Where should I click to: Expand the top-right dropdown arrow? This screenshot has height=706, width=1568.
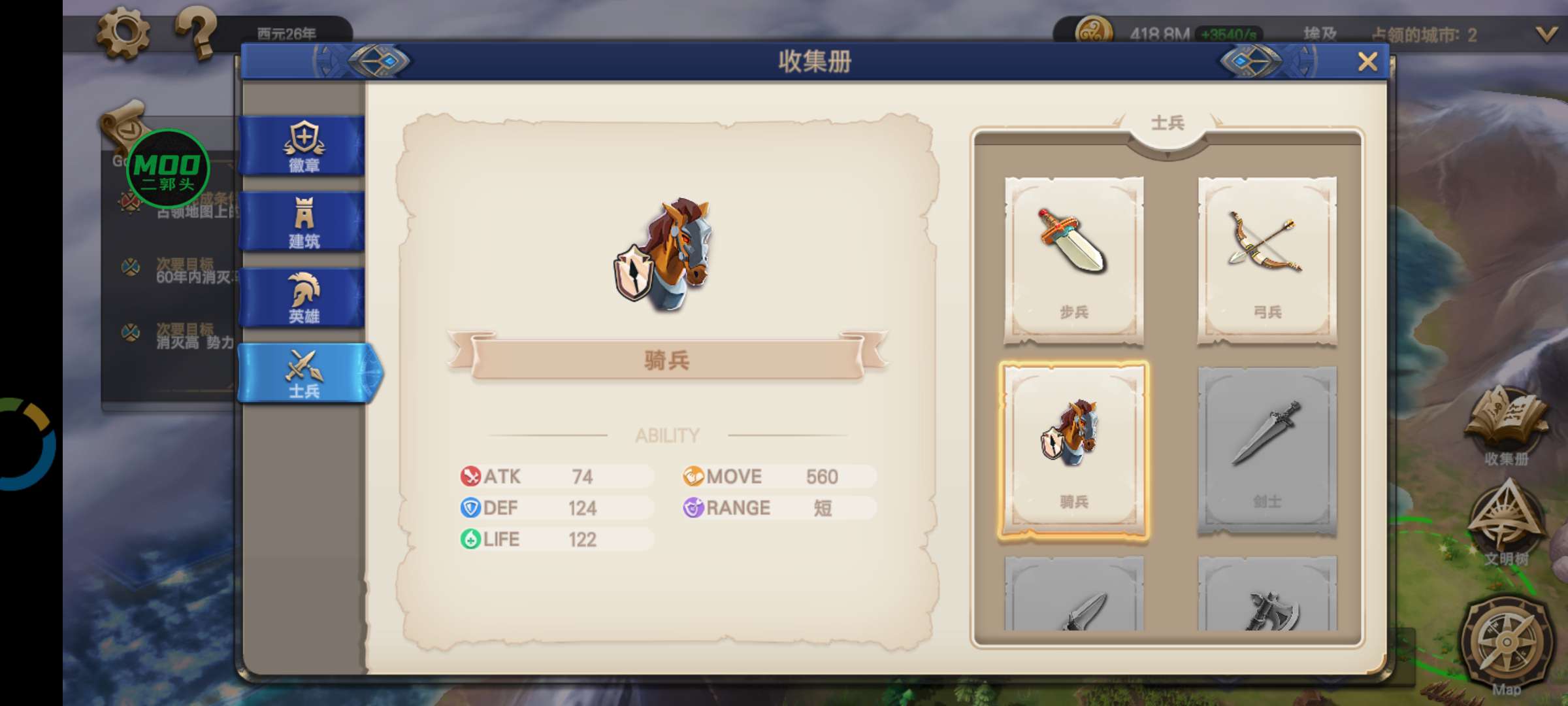click(x=1546, y=34)
